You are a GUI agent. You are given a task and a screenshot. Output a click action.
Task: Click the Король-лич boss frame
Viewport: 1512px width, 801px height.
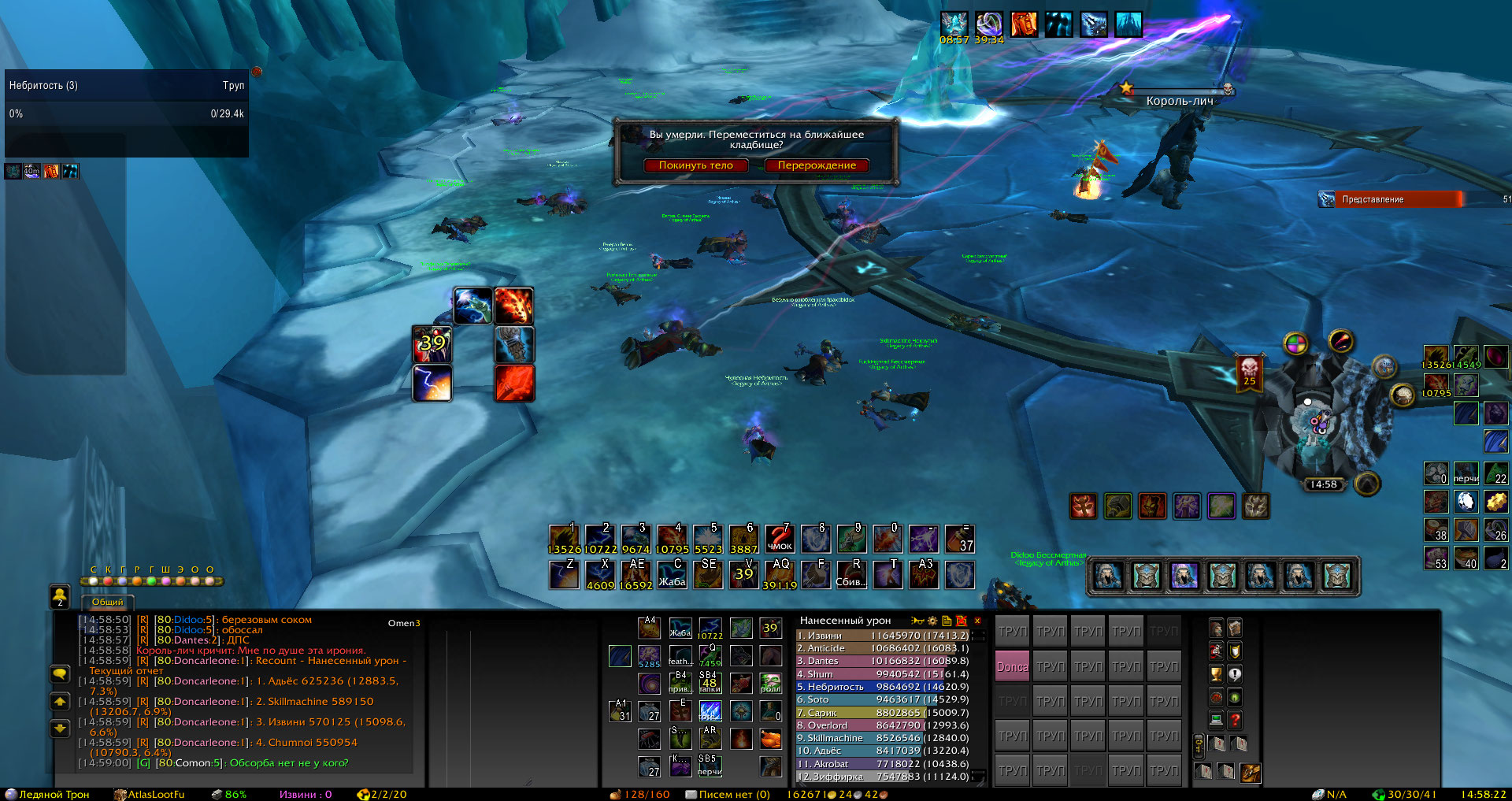1179,100
